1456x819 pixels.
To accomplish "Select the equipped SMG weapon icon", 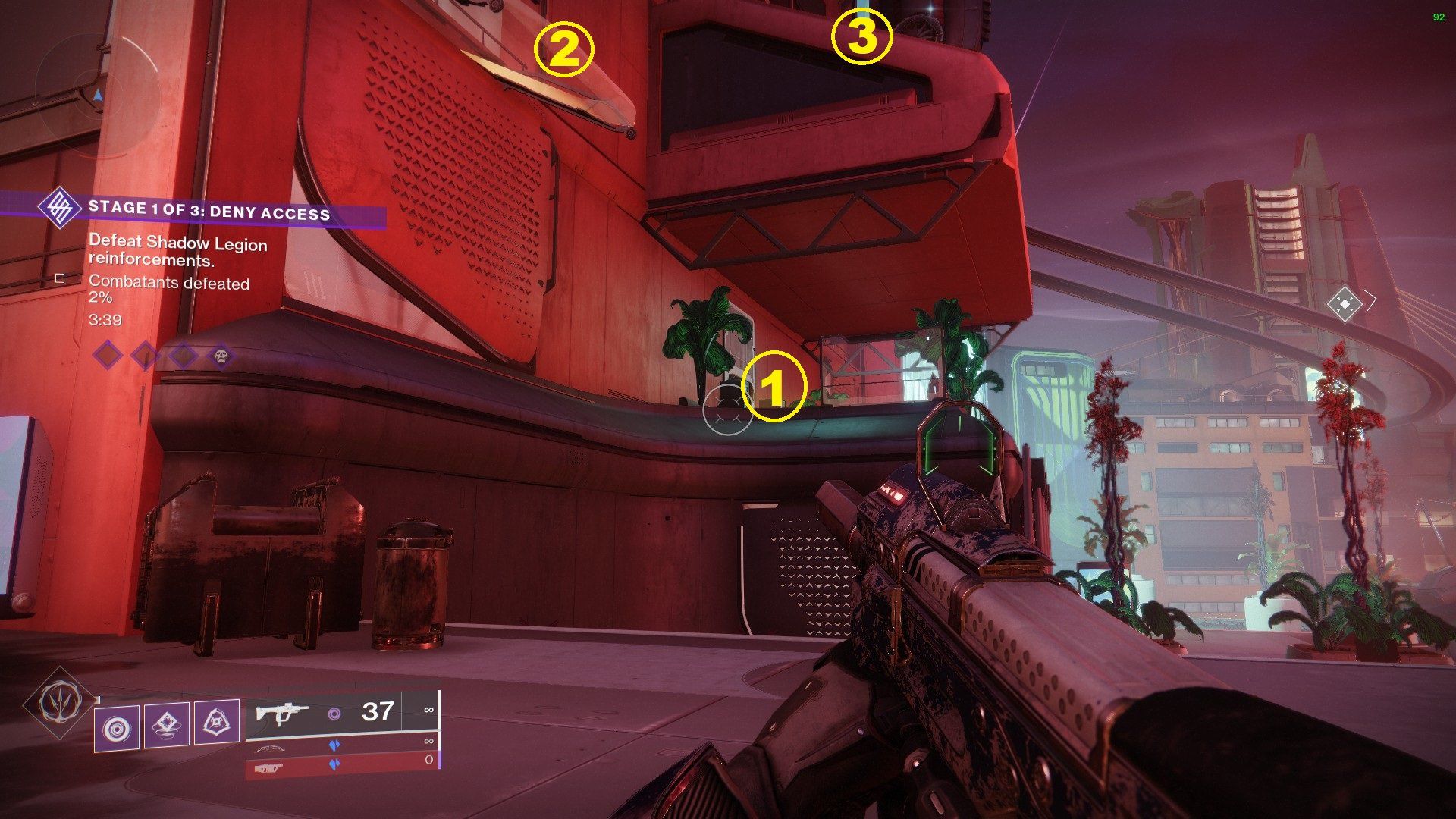I will point(281,713).
